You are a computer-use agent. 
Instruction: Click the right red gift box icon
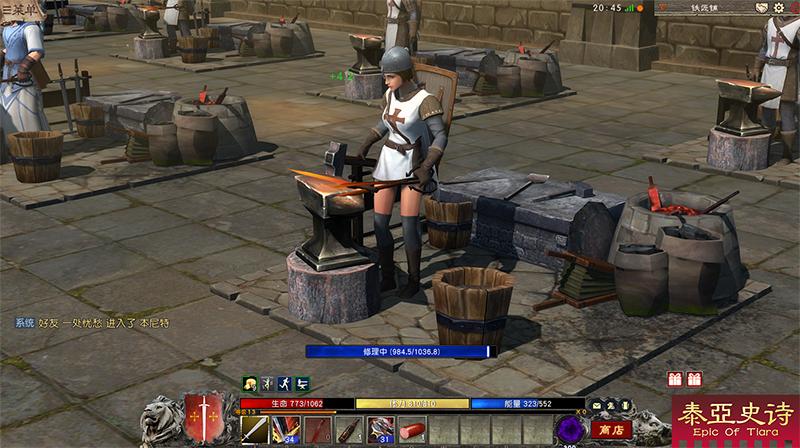pyautogui.click(x=694, y=379)
